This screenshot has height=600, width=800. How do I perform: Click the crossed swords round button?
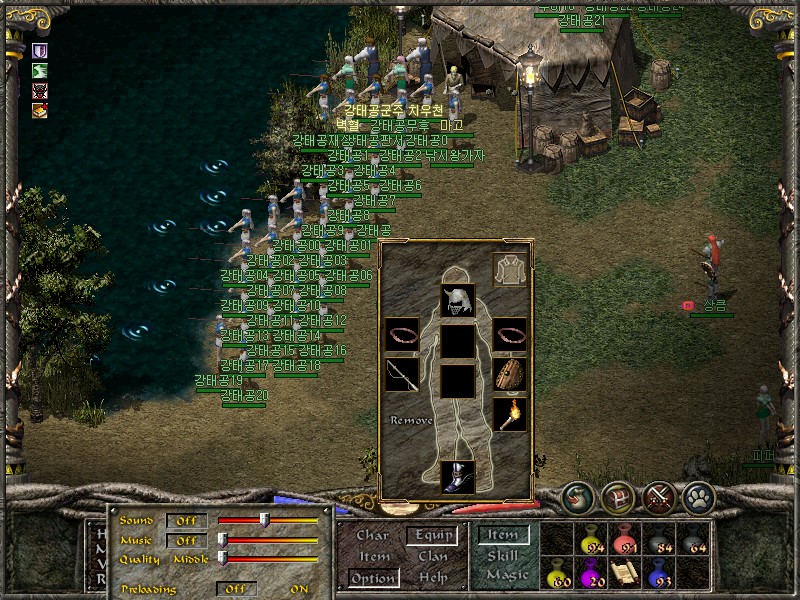[x=658, y=497]
